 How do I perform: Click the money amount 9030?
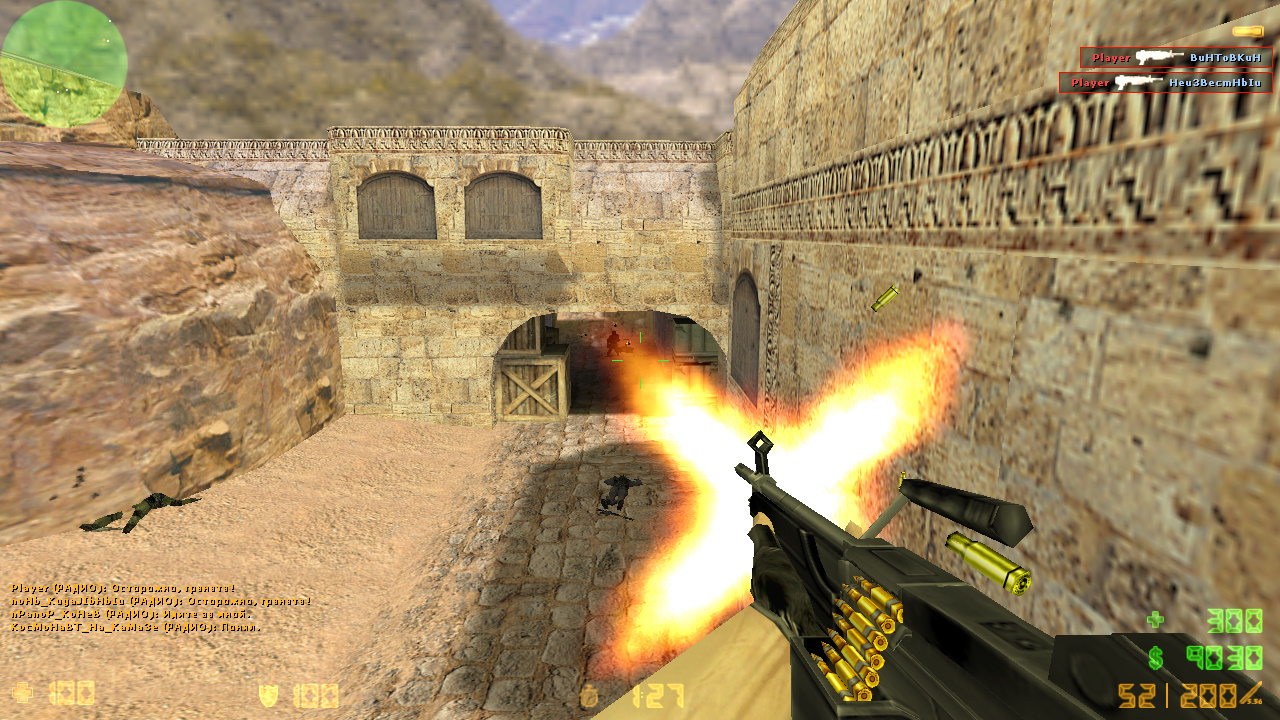pyautogui.click(x=1222, y=659)
